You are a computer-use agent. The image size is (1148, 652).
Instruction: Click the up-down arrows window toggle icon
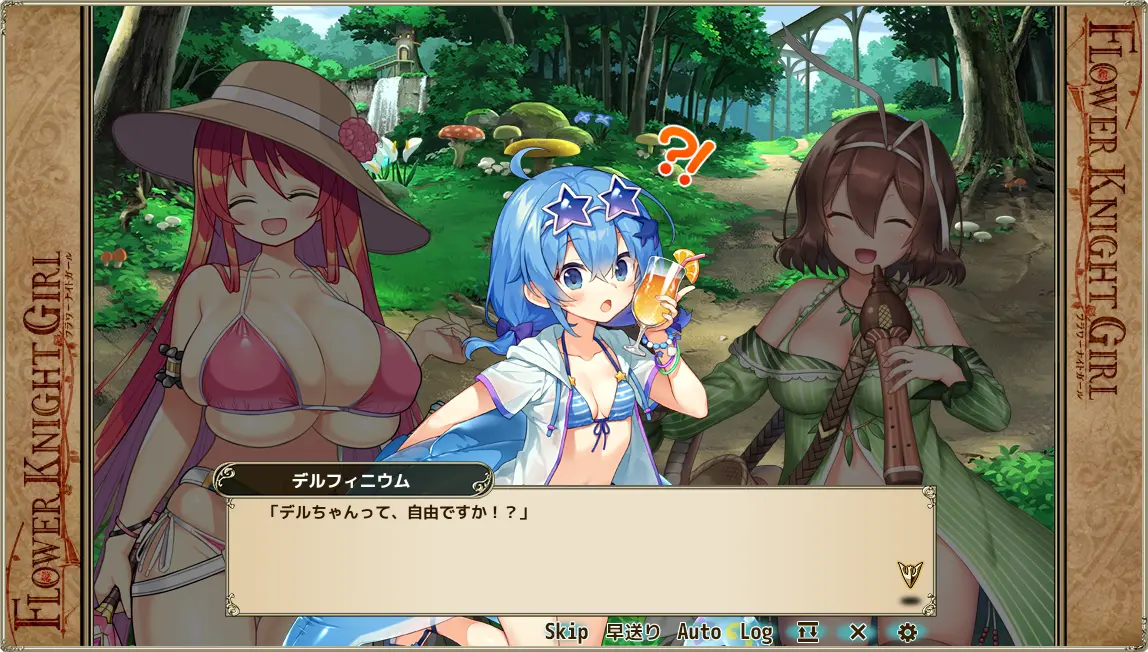808,632
